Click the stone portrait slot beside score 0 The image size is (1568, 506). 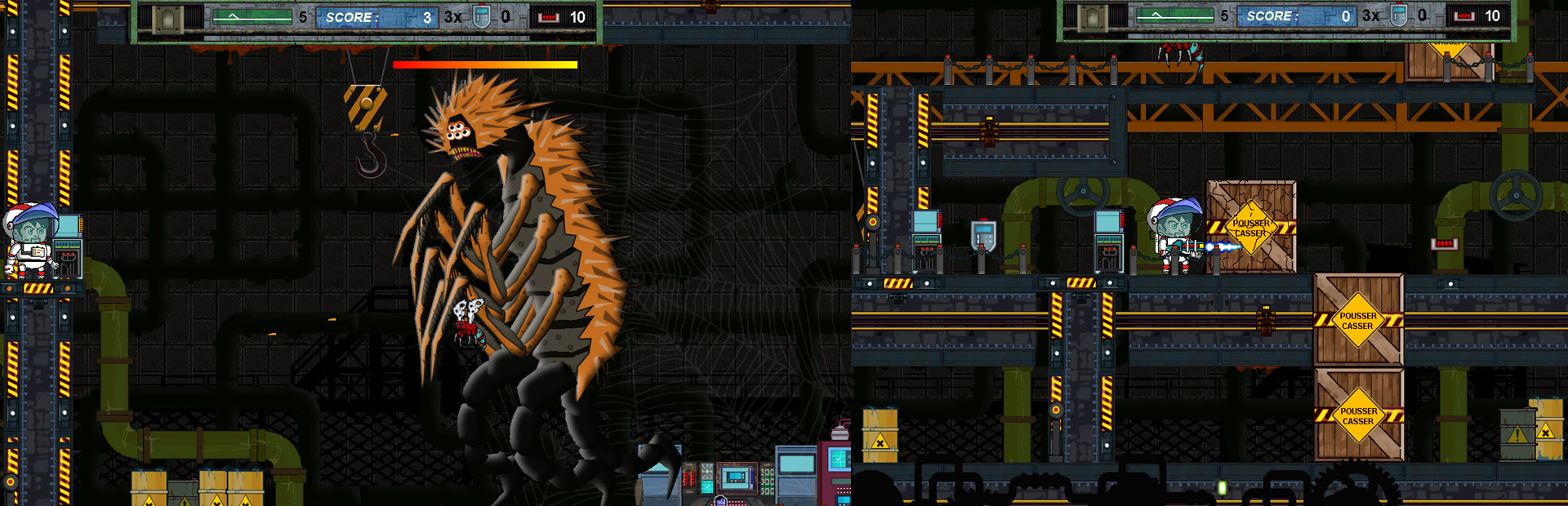1093,17
